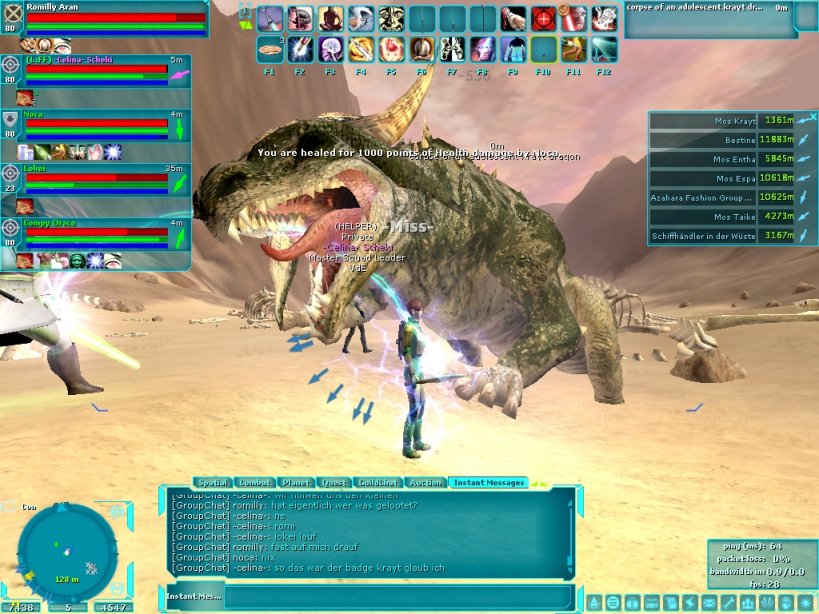The width and height of the screenshot is (819, 614).
Task: Click the radar minimap
Action: tap(67, 547)
